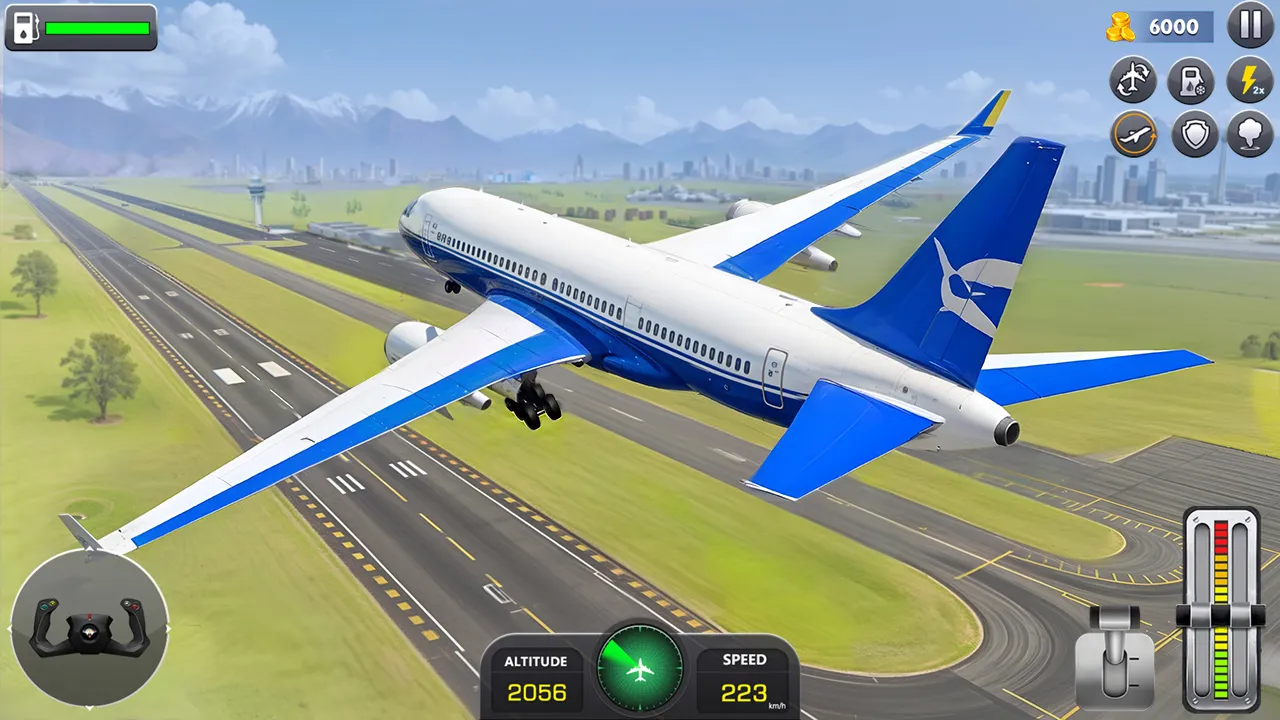Activate the 2x speed boost
The width and height of the screenshot is (1280, 720).
pos(1250,81)
